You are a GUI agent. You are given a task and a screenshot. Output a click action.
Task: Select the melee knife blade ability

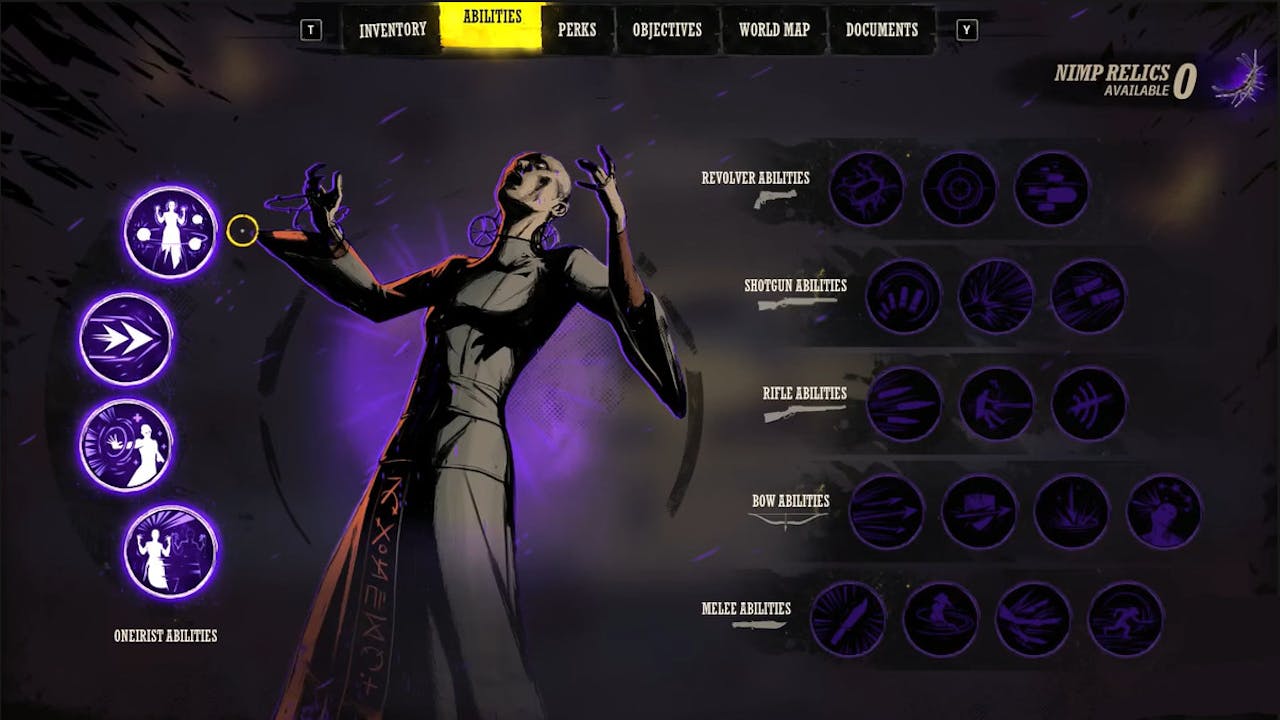[848, 619]
